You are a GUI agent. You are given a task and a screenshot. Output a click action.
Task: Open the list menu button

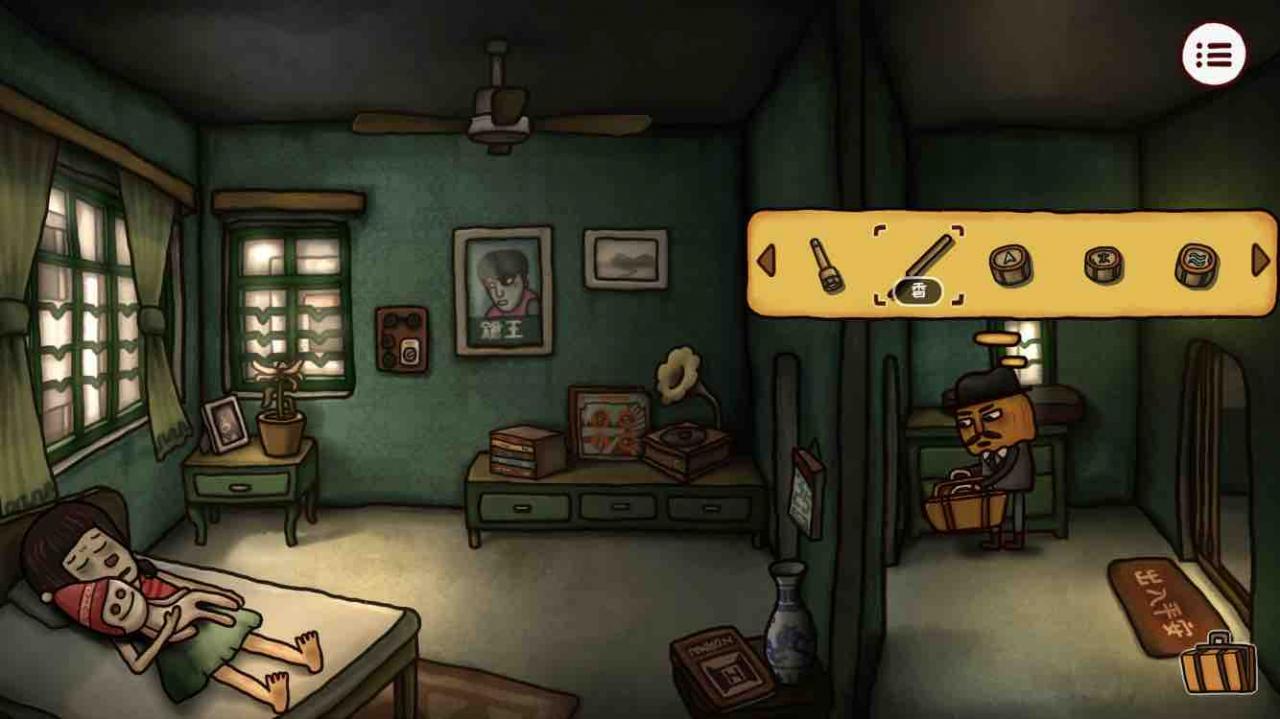point(1214,54)
